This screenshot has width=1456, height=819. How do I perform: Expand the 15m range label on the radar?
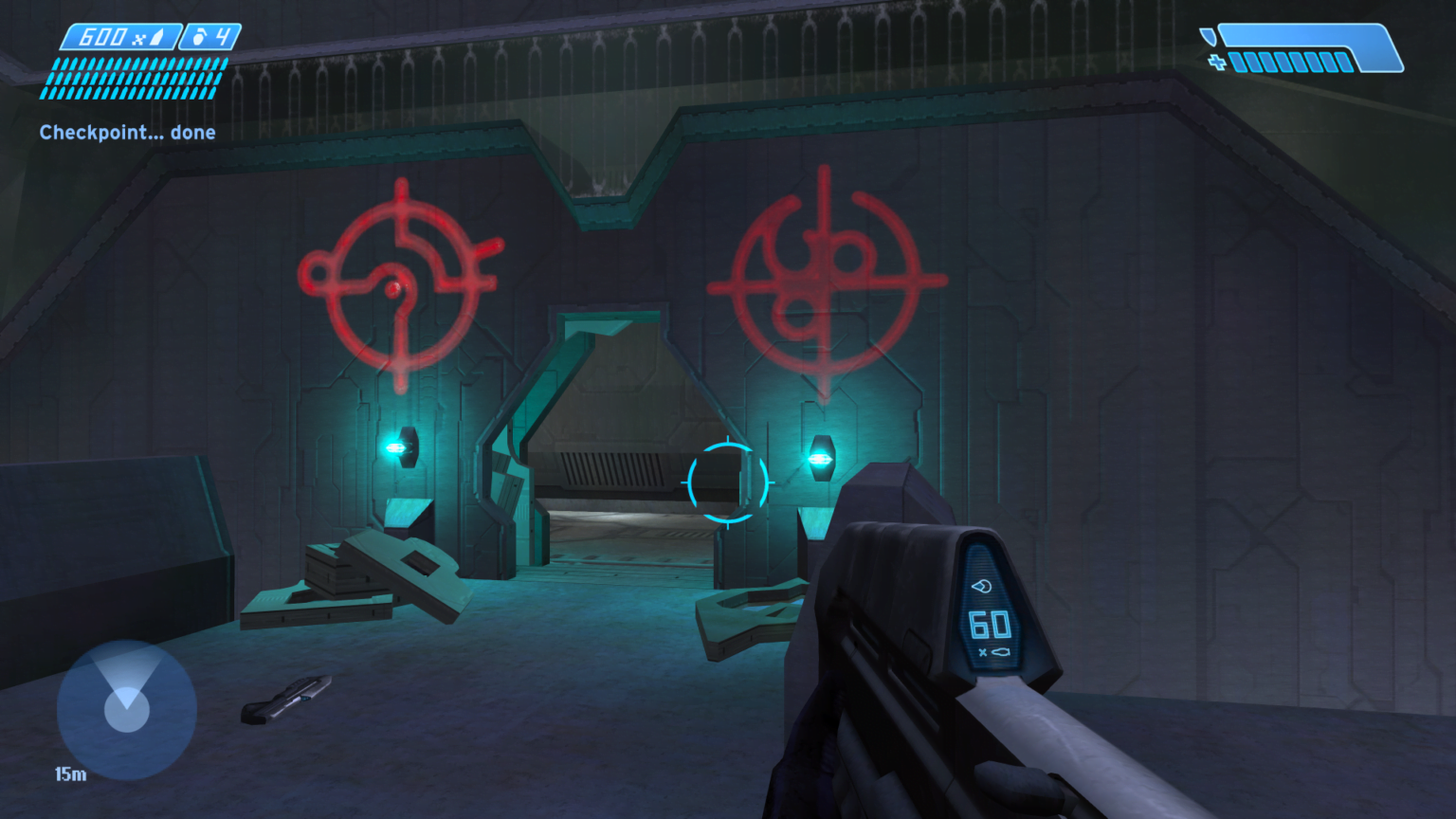(69, 774)
